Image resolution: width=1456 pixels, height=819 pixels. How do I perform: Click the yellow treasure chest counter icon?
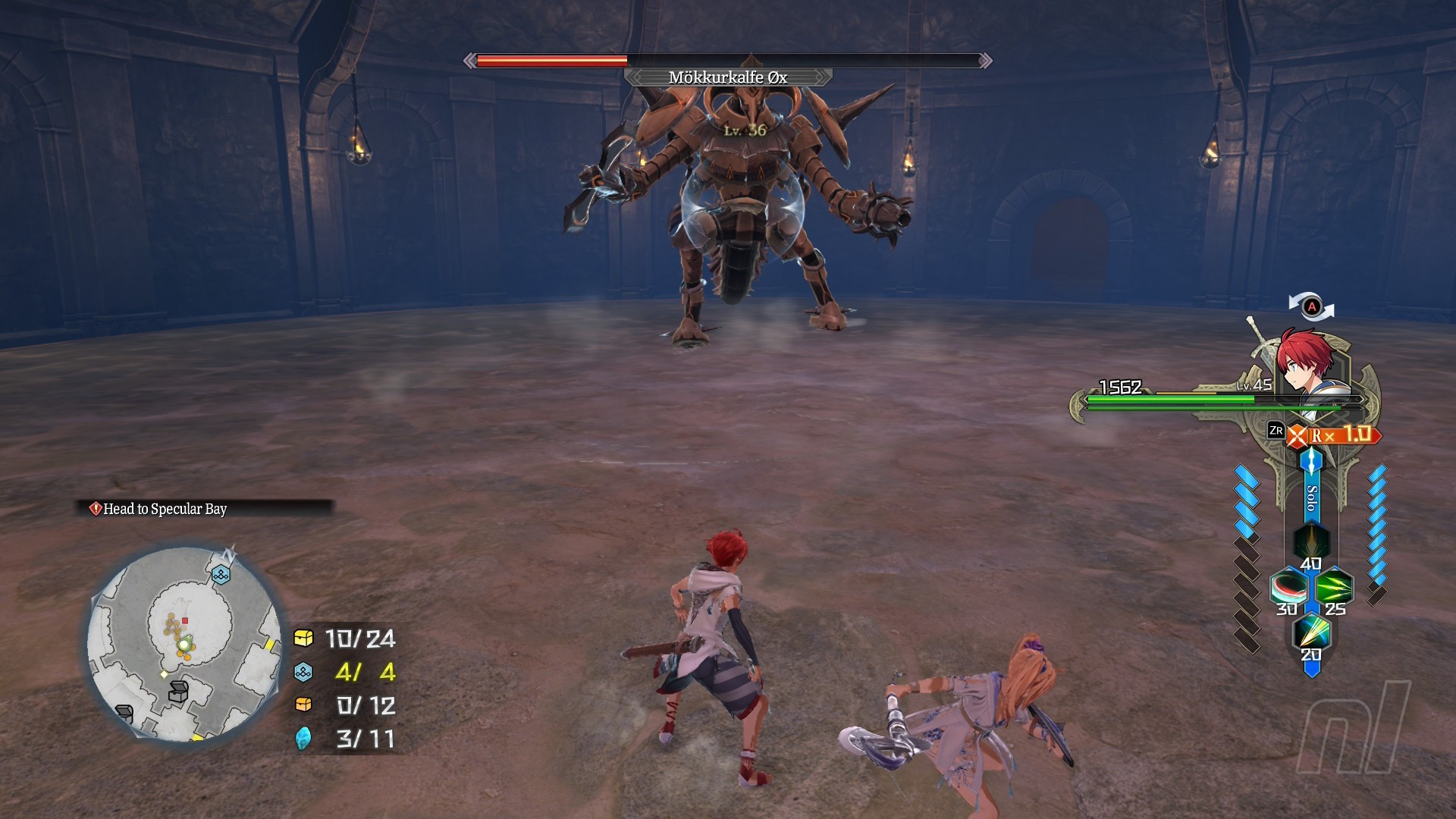(303, 639)
